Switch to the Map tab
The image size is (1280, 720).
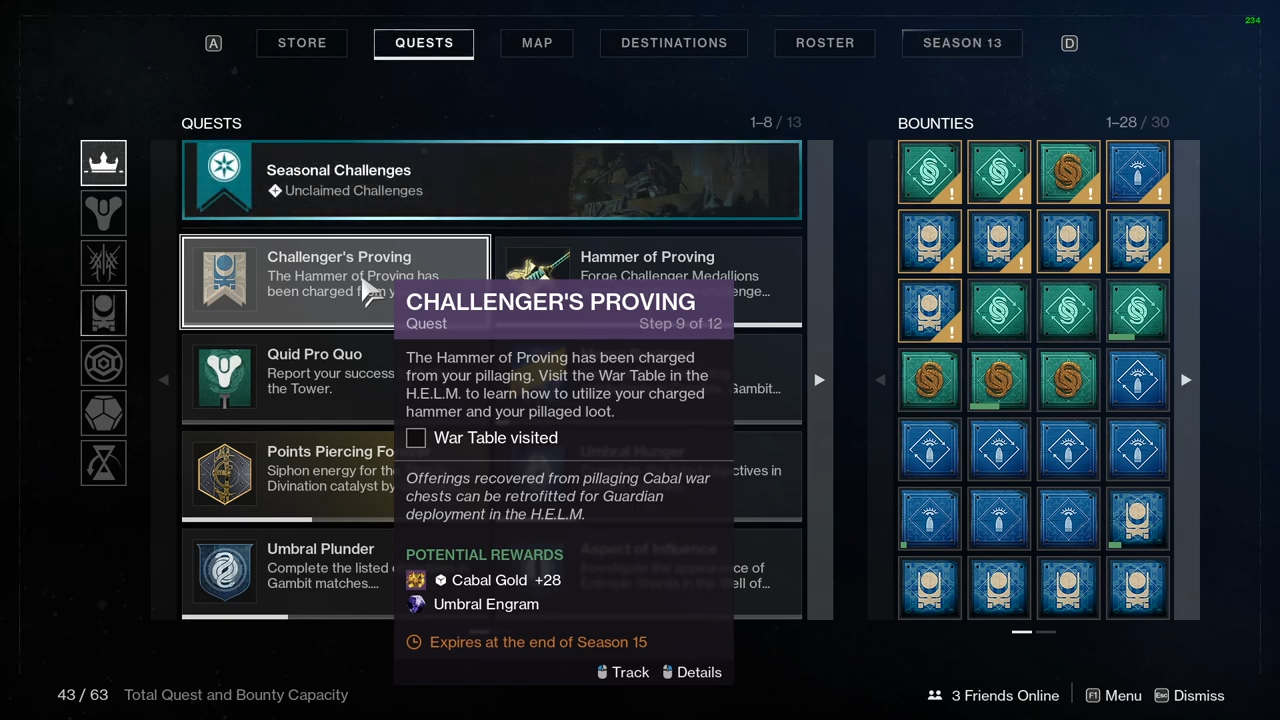point(537,43)
